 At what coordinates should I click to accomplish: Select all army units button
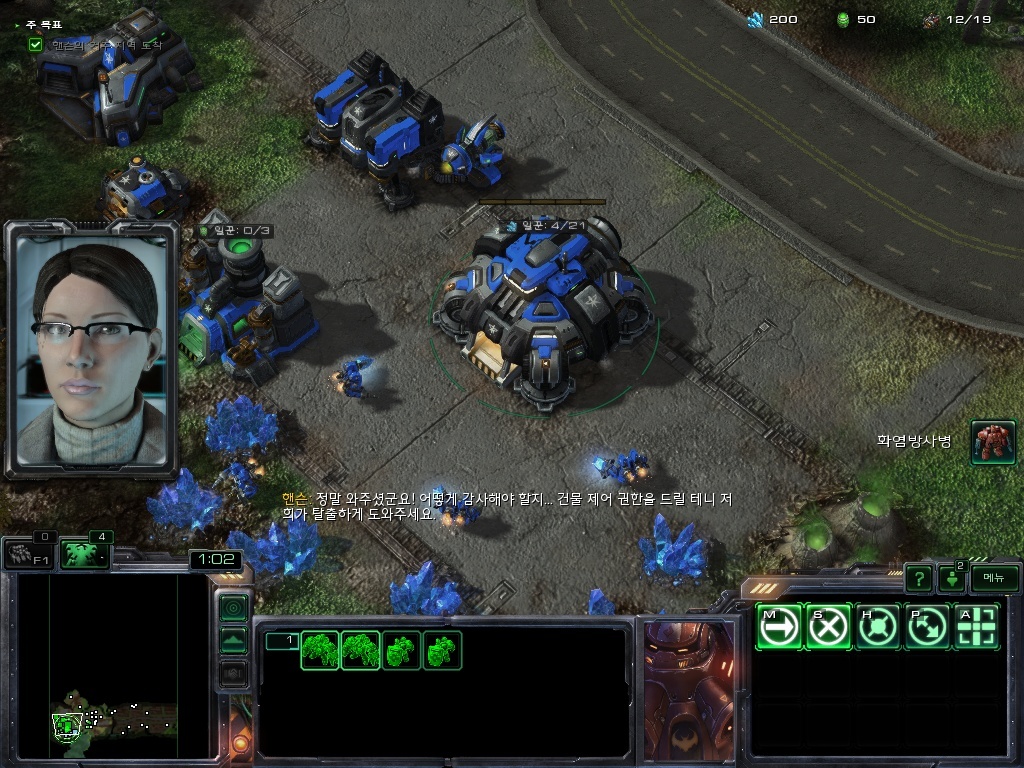click(84, 555)
